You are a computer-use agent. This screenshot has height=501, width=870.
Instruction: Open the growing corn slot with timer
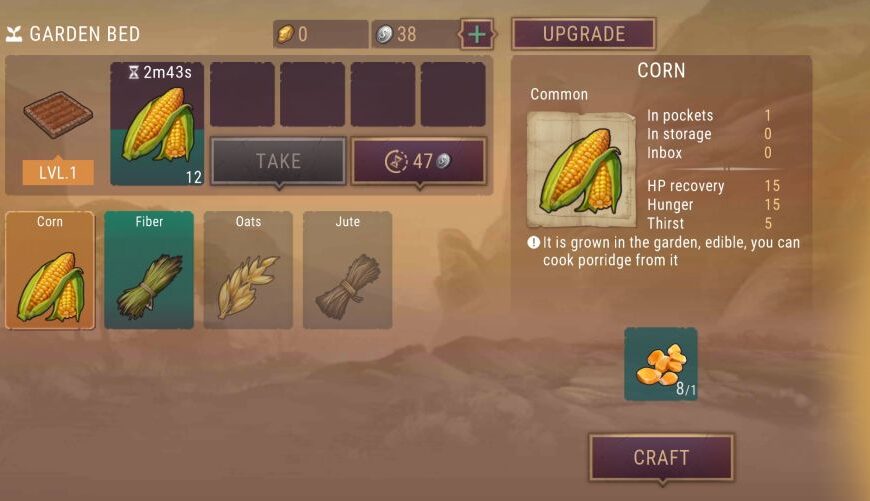click(157, 123)
